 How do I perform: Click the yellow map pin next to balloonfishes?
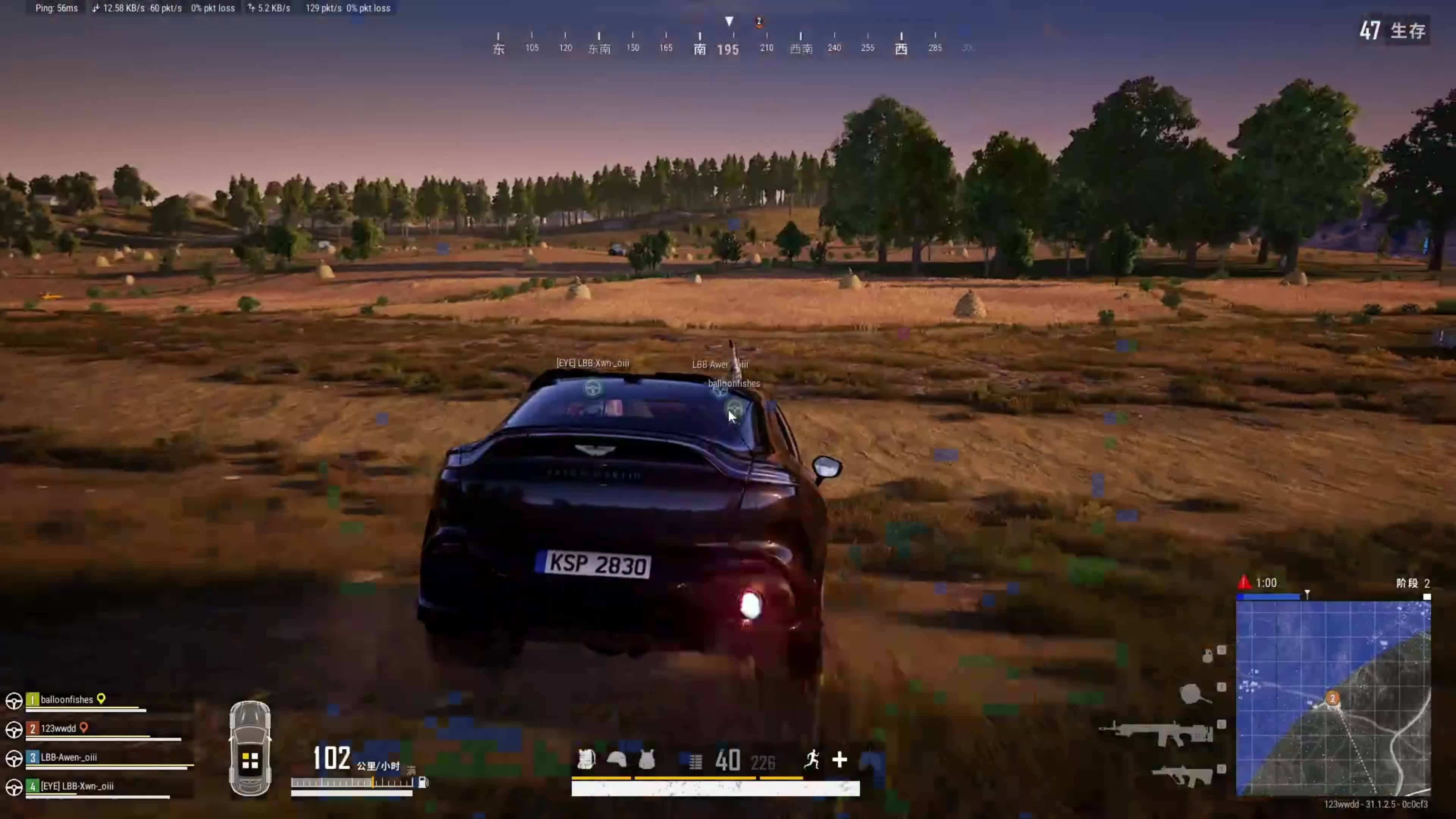pyautogui.click(x=102, y=699)
